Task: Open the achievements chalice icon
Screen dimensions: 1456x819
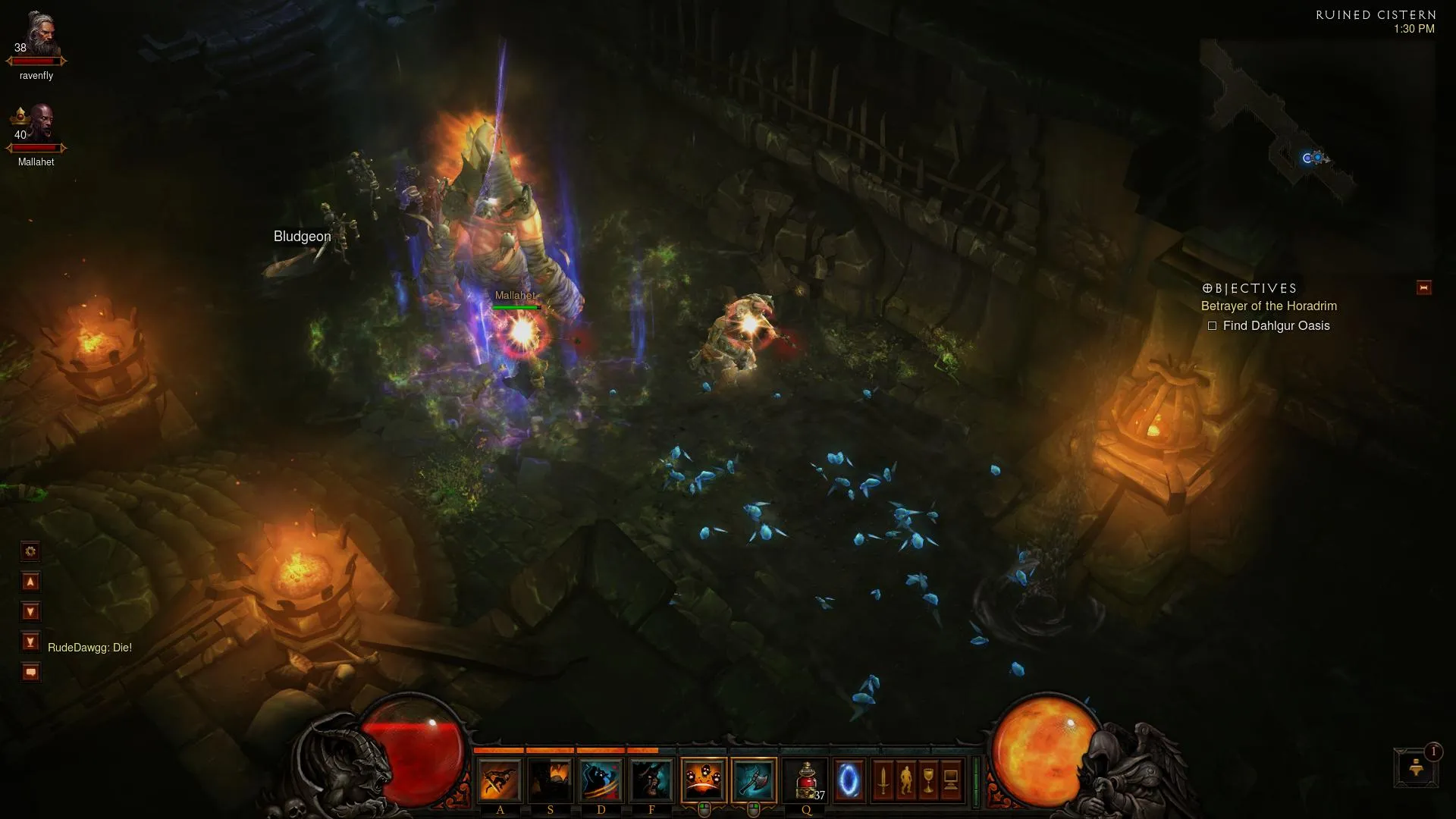Action: 928,780
